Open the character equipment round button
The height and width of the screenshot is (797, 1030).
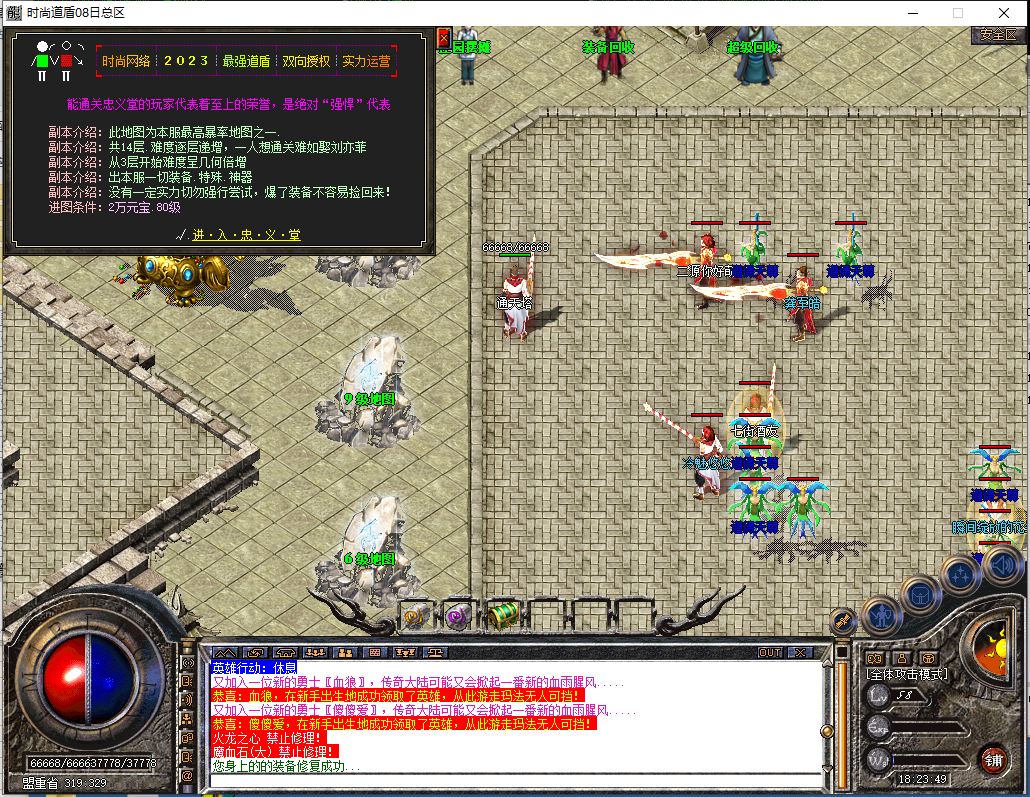881,614
